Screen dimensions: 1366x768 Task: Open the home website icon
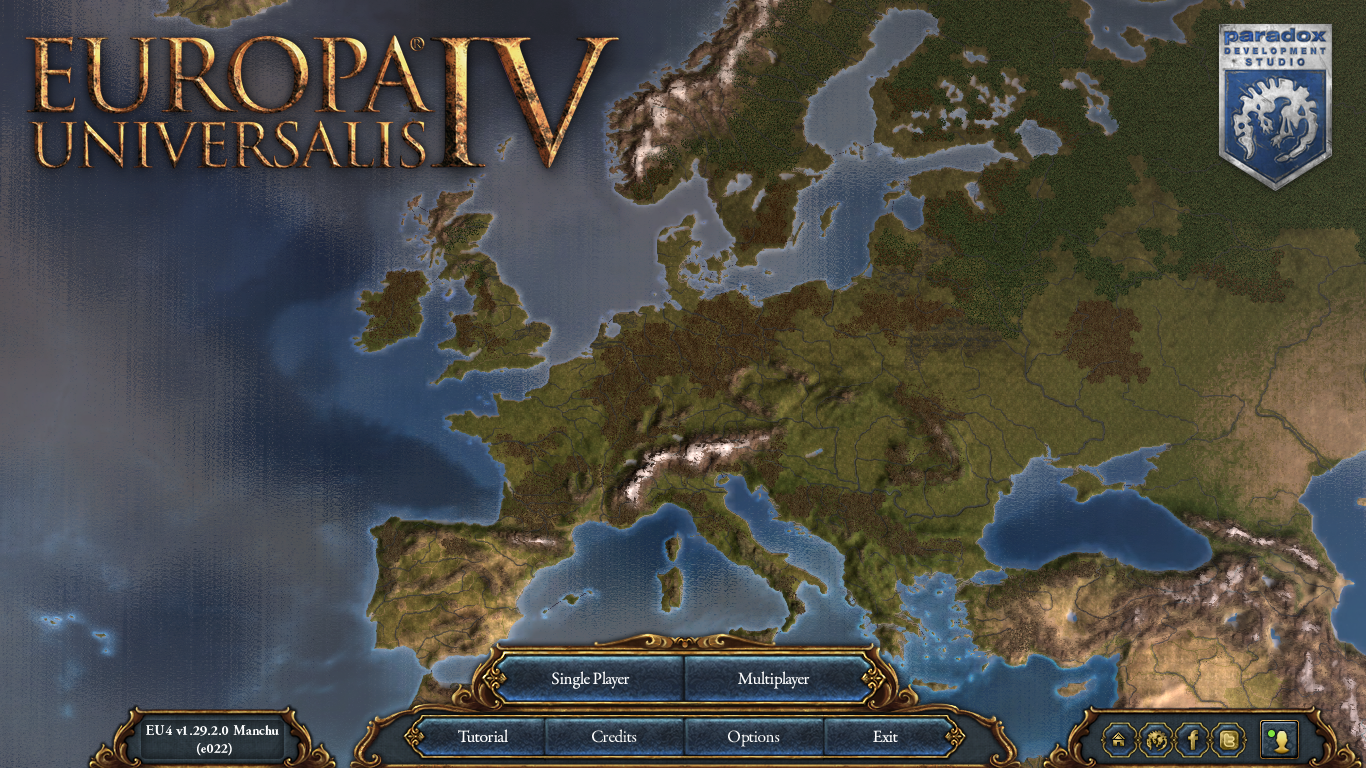click(x=1117, y=740)
